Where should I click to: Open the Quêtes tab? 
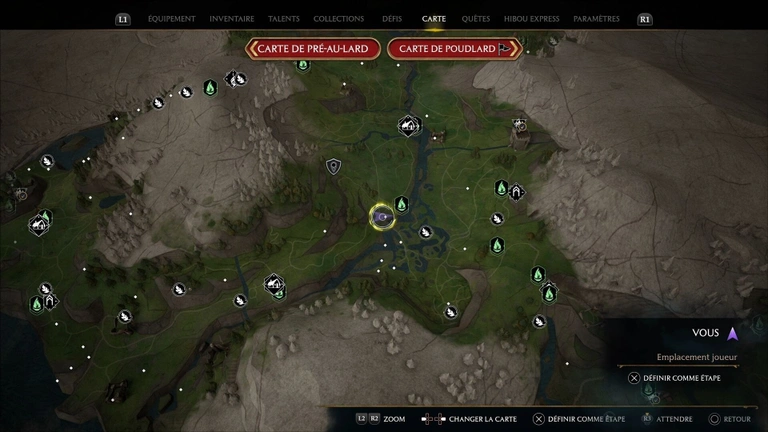tap(476, 19)
